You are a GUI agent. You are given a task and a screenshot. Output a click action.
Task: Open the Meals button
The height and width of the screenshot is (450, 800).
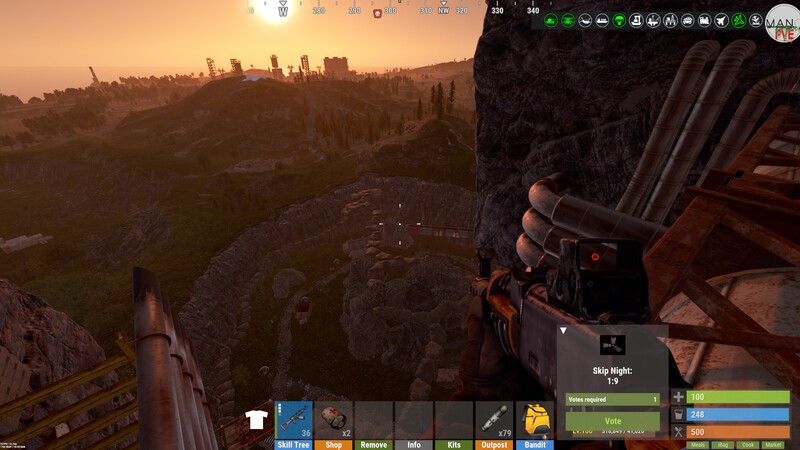698,444
